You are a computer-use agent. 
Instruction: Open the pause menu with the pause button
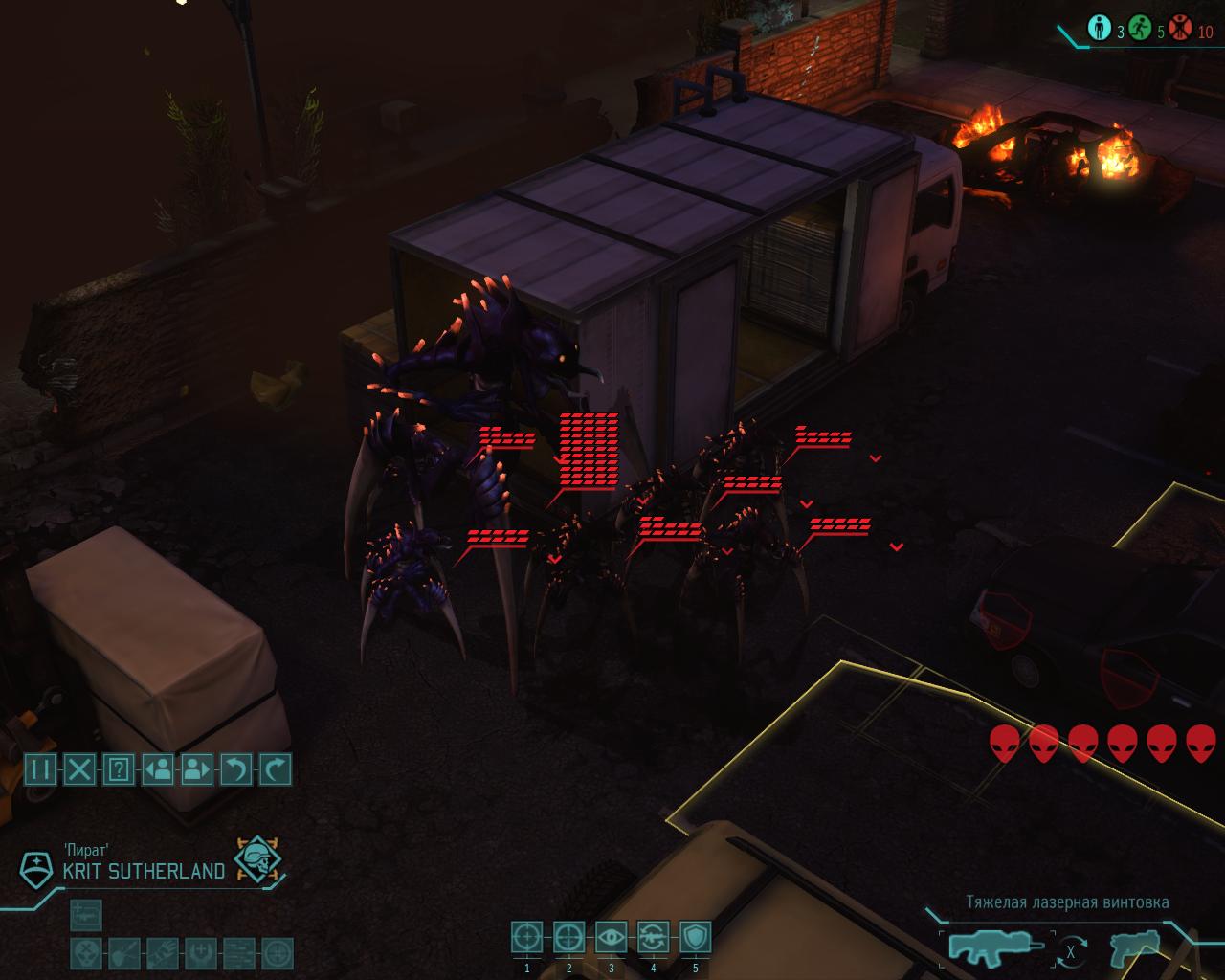pos(40,769)
